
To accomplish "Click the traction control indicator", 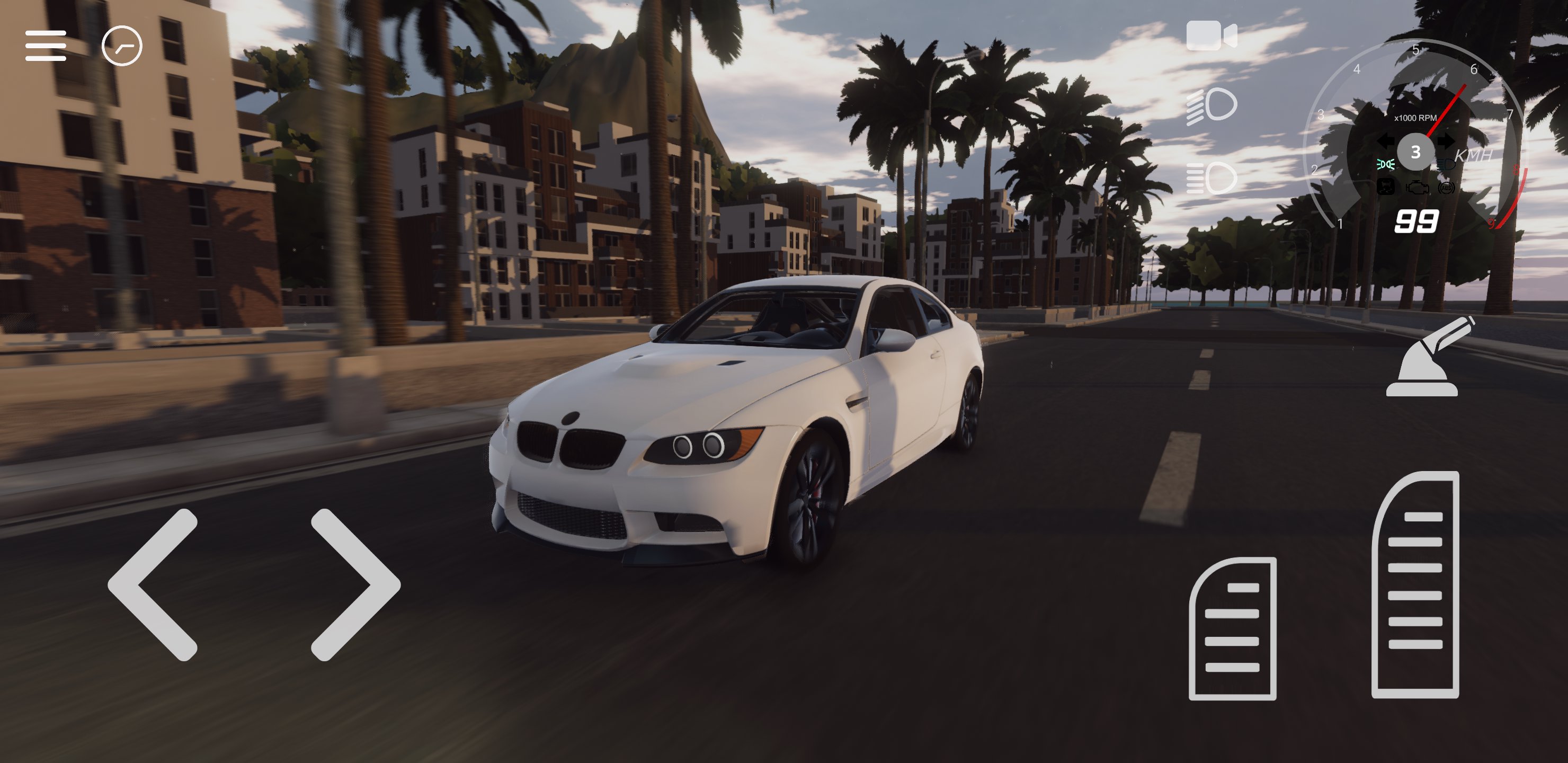I will point(1386,188).
